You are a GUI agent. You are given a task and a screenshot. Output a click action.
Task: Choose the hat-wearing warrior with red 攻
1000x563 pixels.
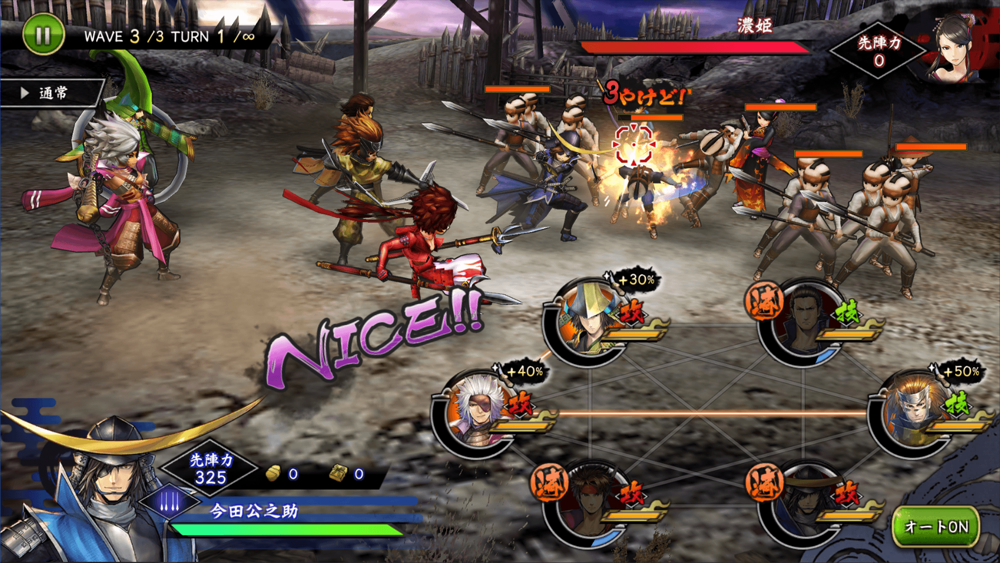point(802,500)
